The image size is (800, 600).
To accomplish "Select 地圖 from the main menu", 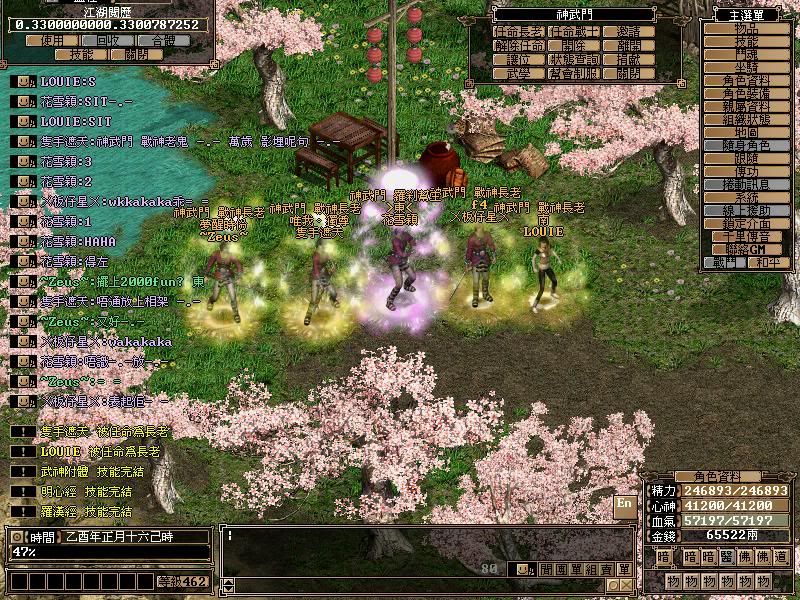I will coord(746,132).
